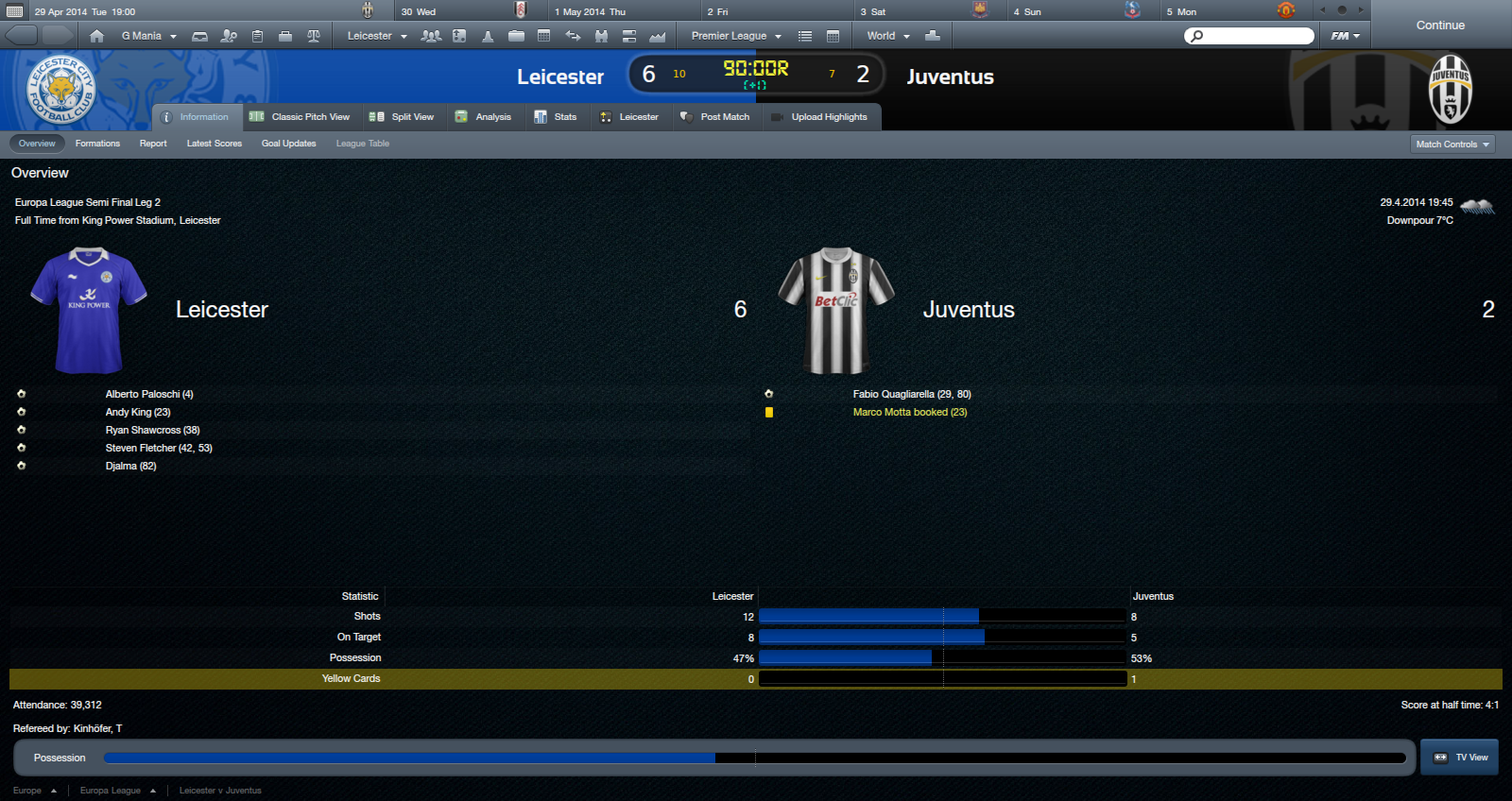Switch to TV View

1460,758
